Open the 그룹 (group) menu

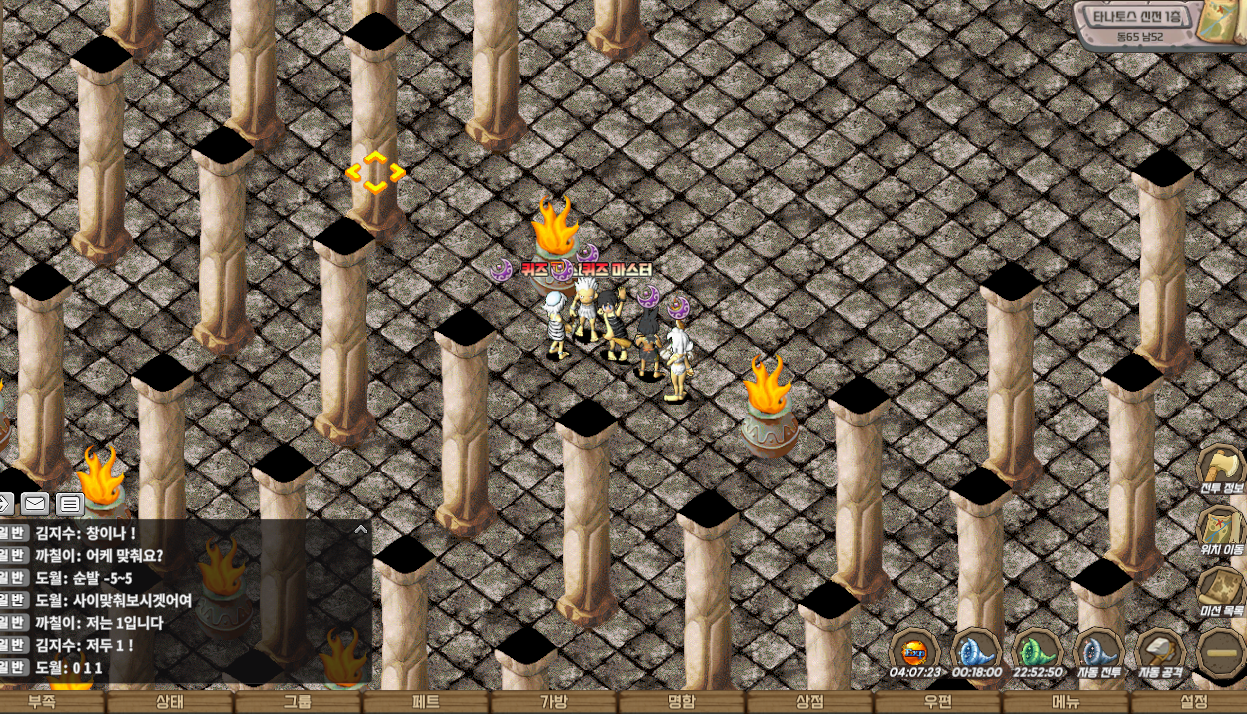(x=298, y=702)
